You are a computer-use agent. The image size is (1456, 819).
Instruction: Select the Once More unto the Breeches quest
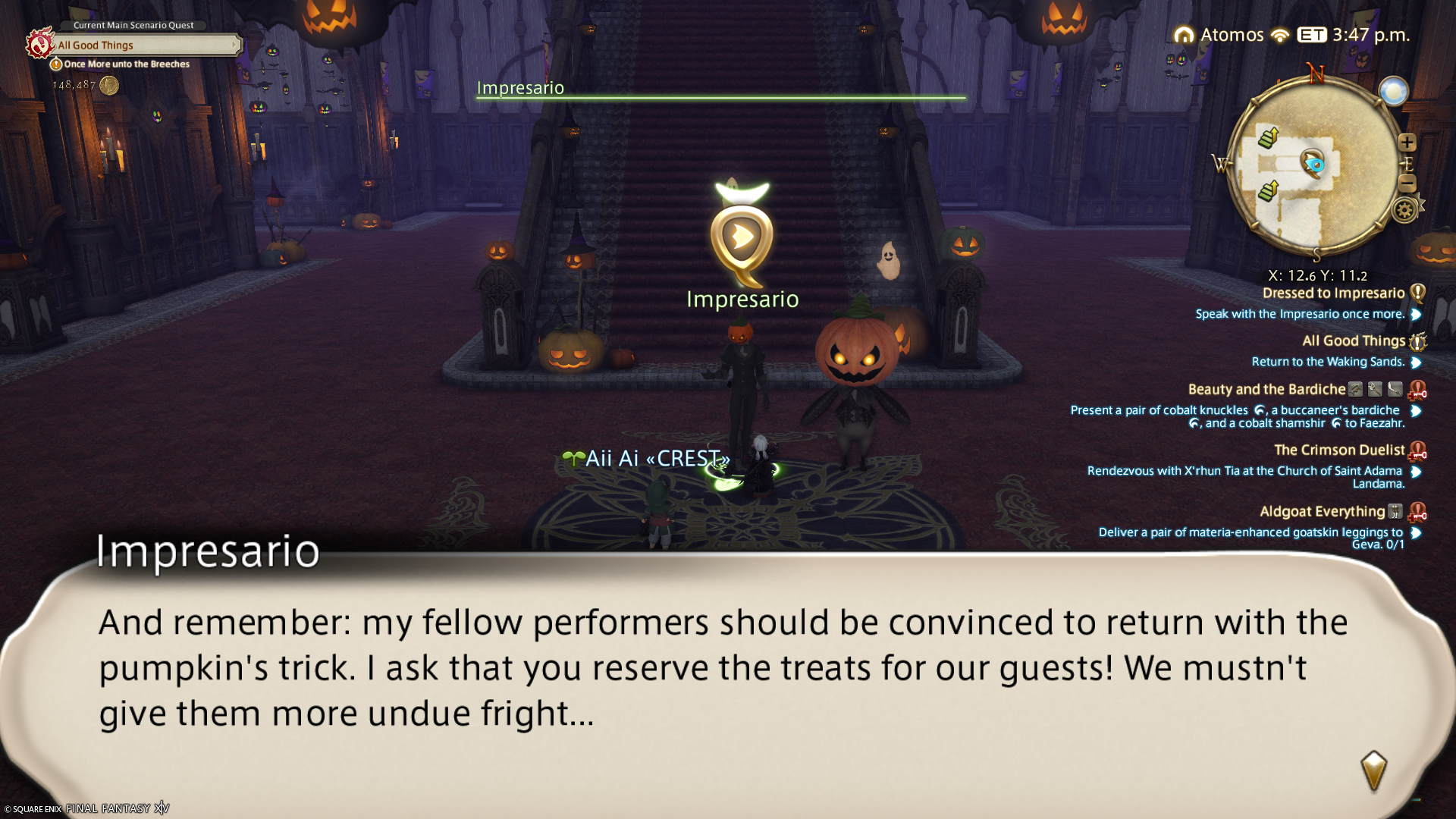coord(126,64)
